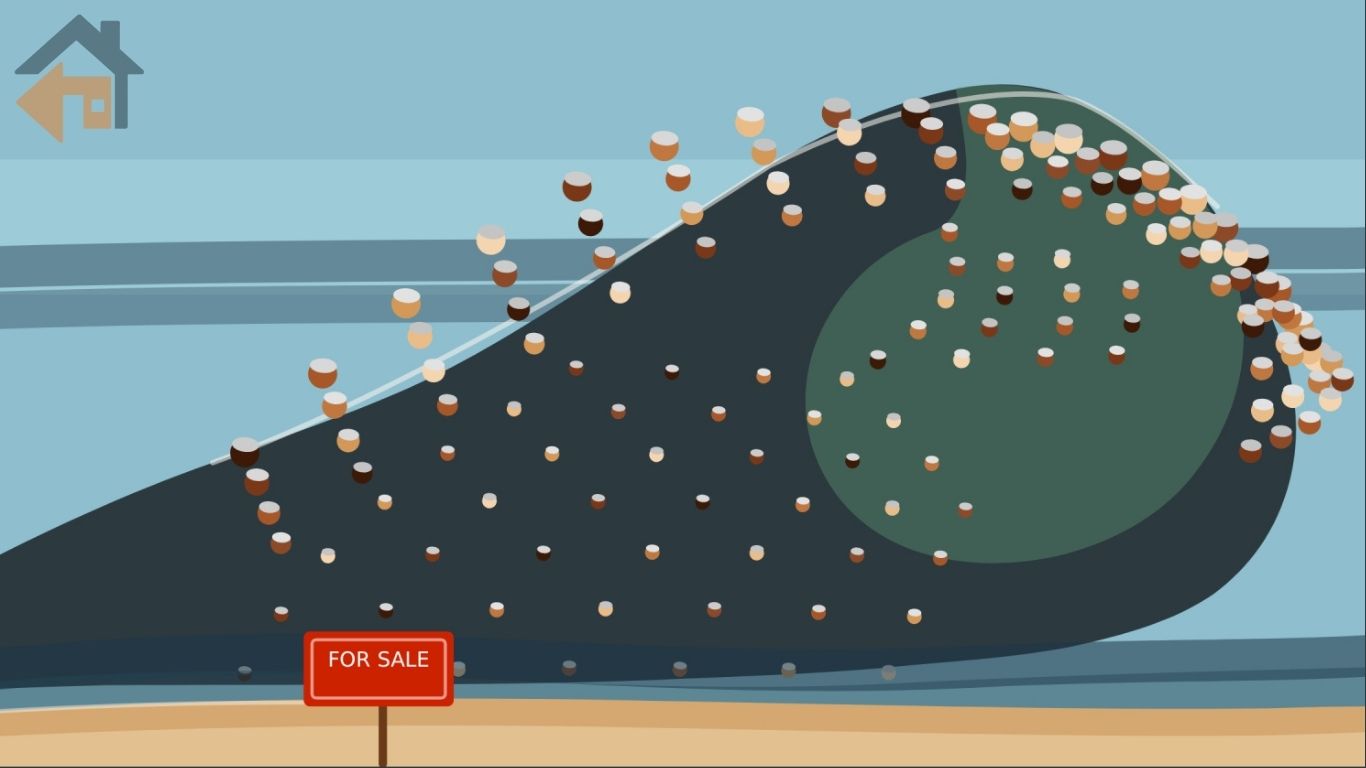Image resolution: width=1366 pixels, height=768 pixels.
Task: Click the FOR SALE text label
Action: [x=377, y=658]
